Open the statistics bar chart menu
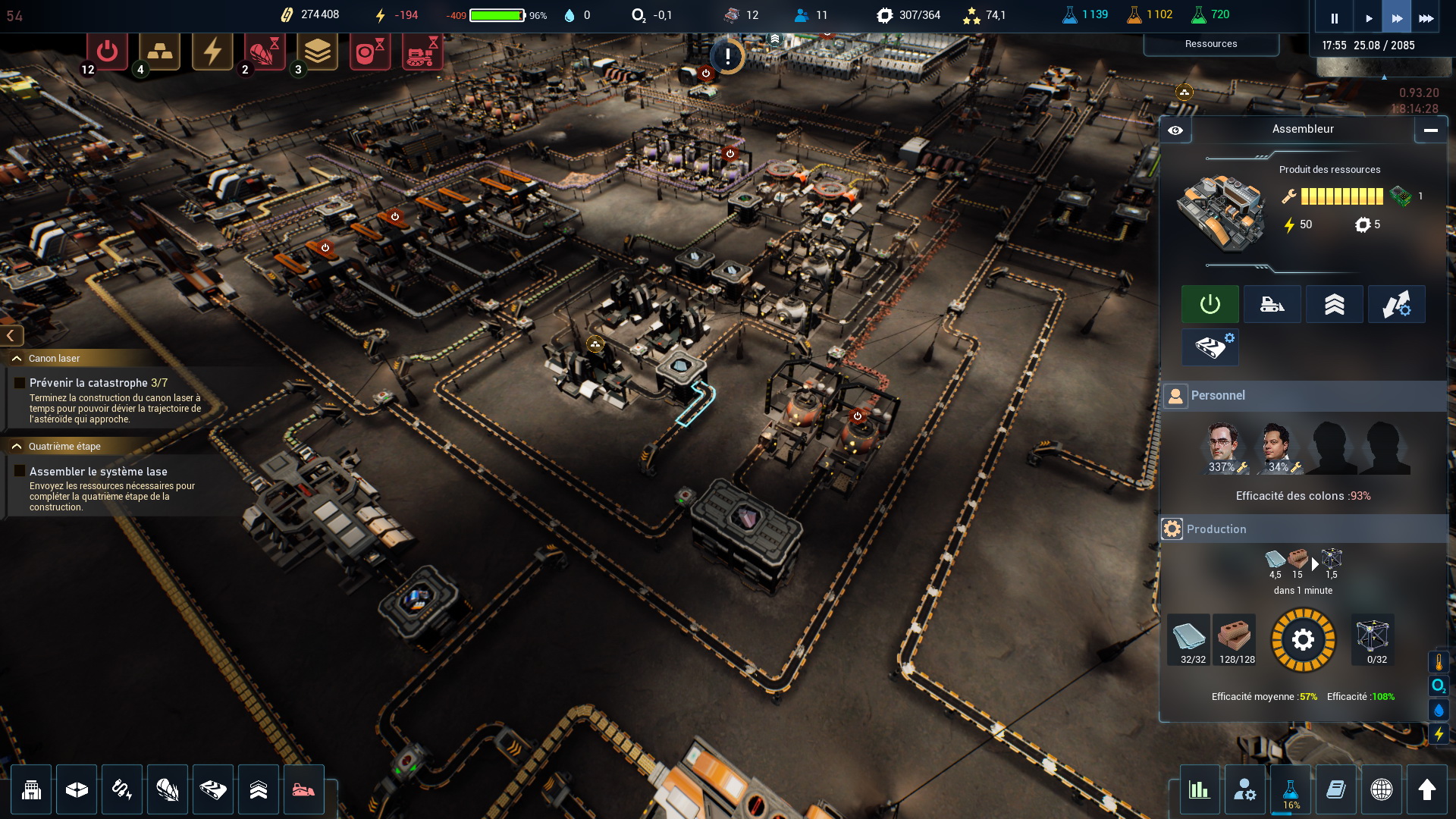The height and width of the screenshot is (819, 1456). click(1199, 789)
